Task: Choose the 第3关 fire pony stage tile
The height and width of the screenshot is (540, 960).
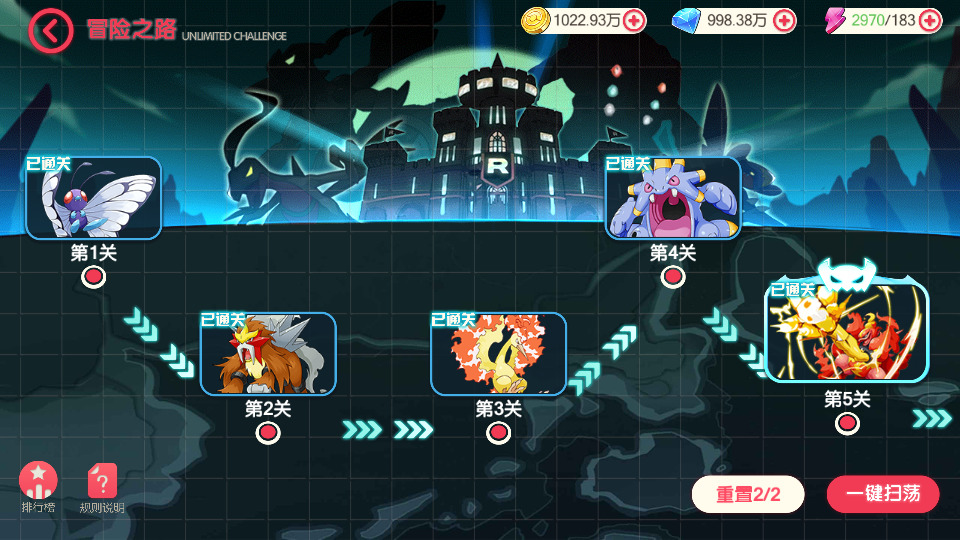Action: 498,354
